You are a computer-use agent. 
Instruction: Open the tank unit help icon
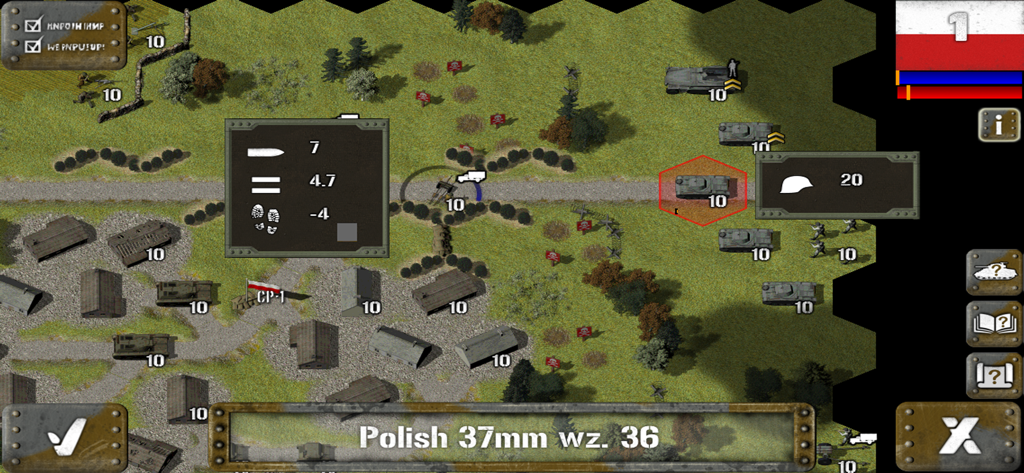pos(993,271)
